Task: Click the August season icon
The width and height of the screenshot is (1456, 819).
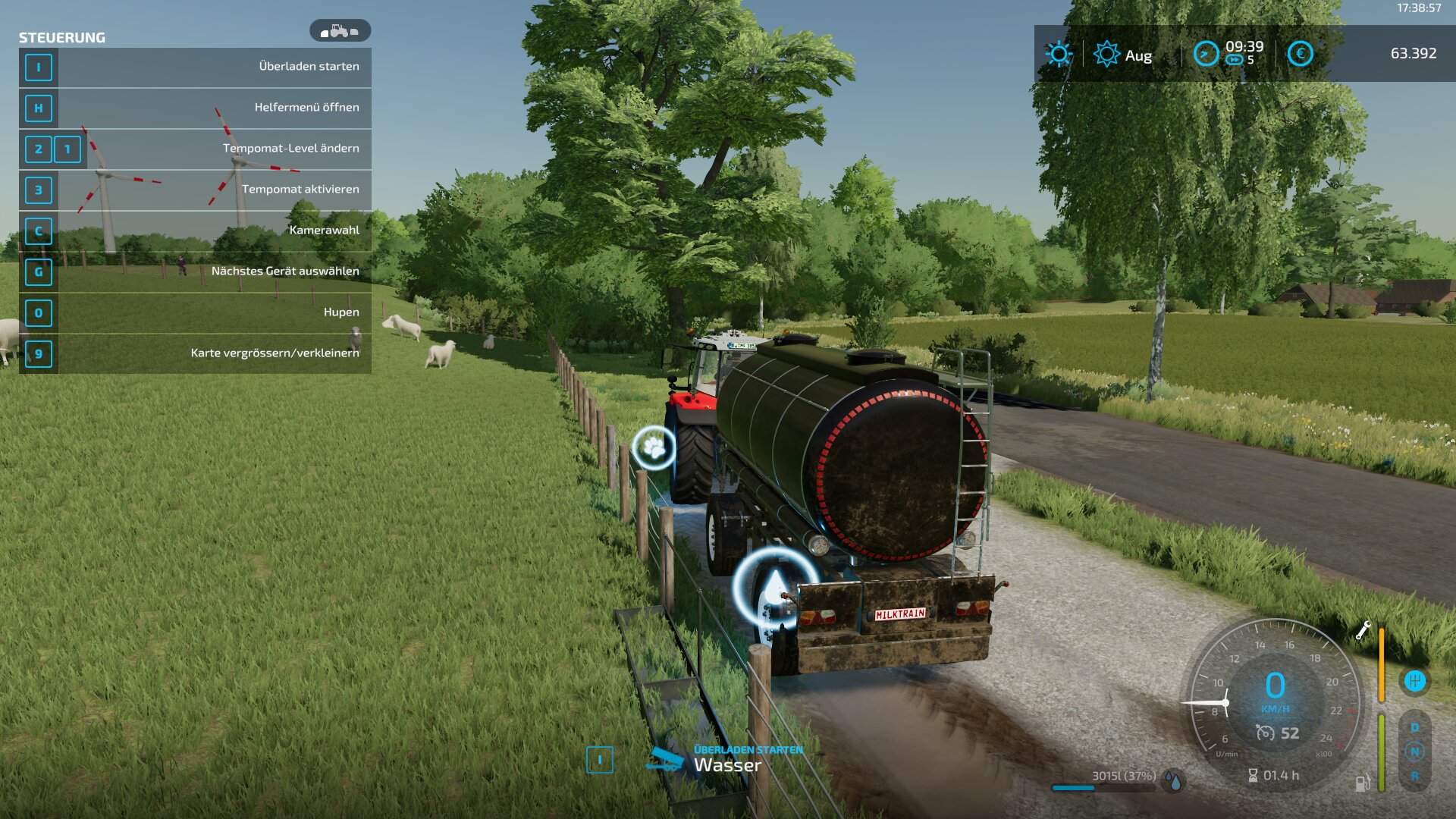Action: [1106, 54]
